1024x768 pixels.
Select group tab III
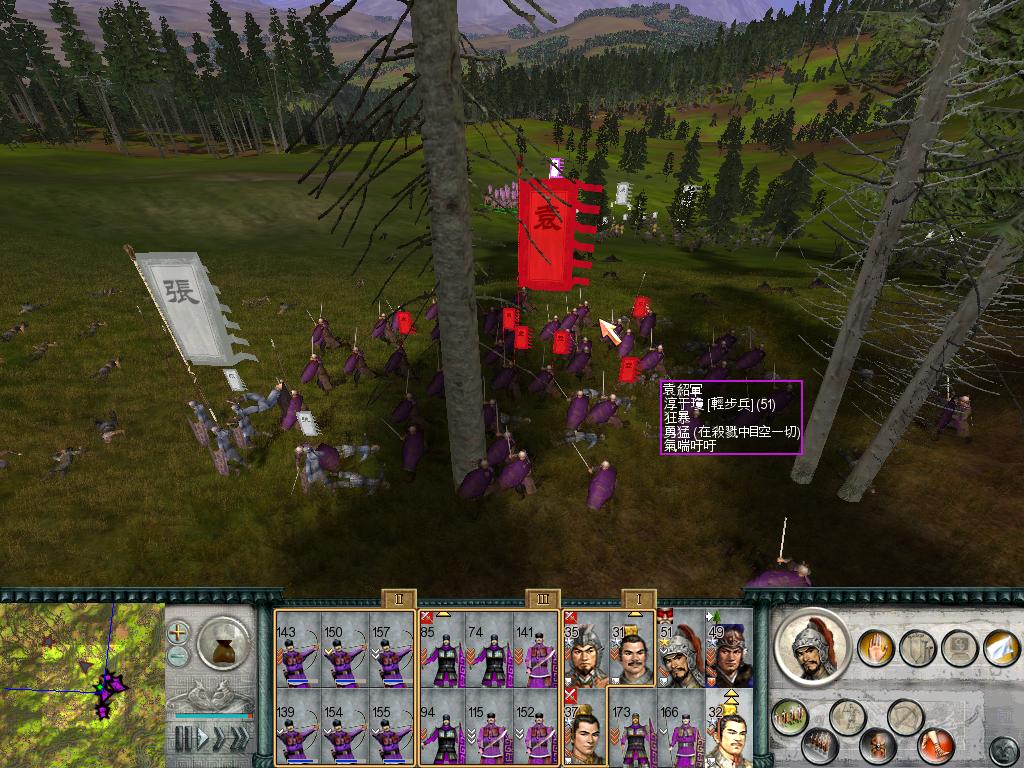542,599
